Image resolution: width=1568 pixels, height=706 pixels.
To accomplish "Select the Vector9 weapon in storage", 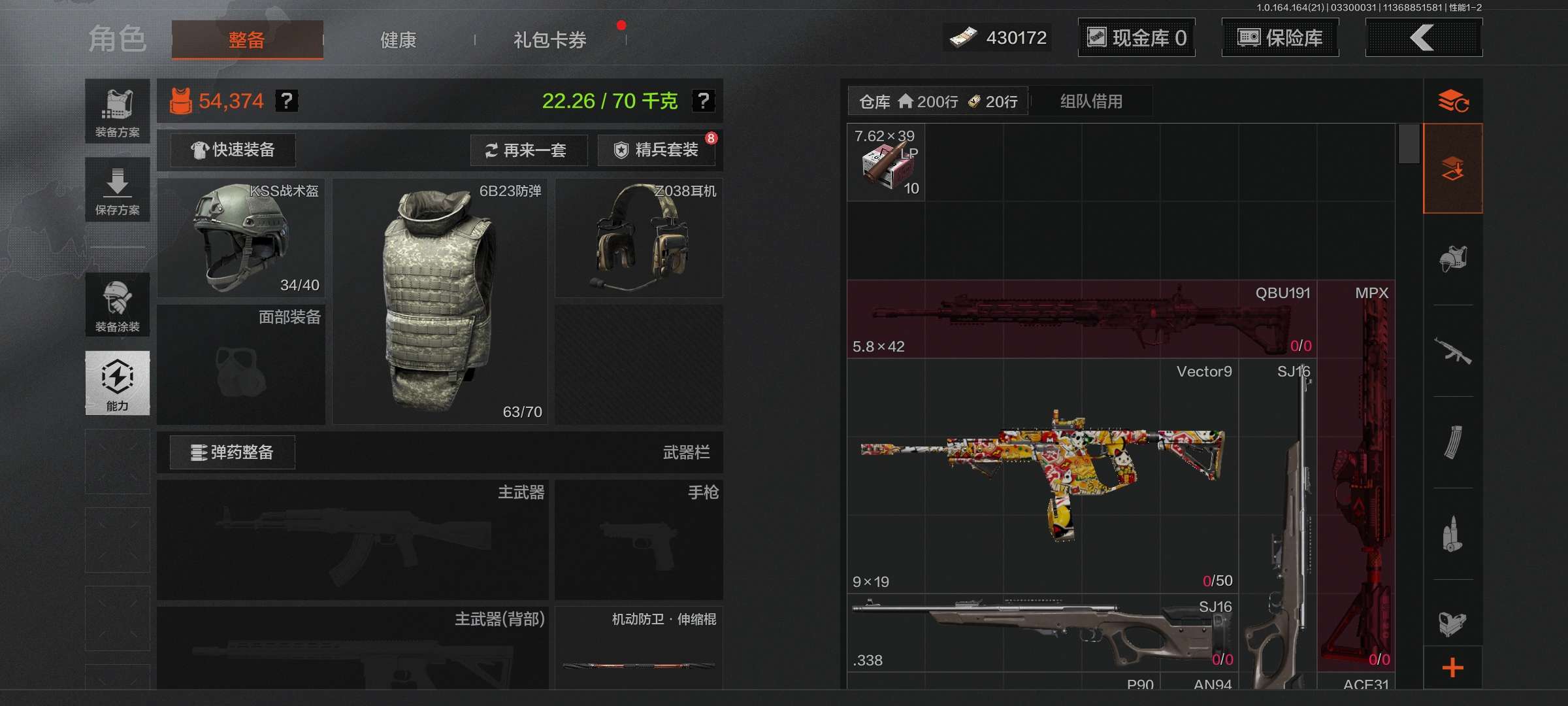I will pyautogui.click(x=1043, y=476).
